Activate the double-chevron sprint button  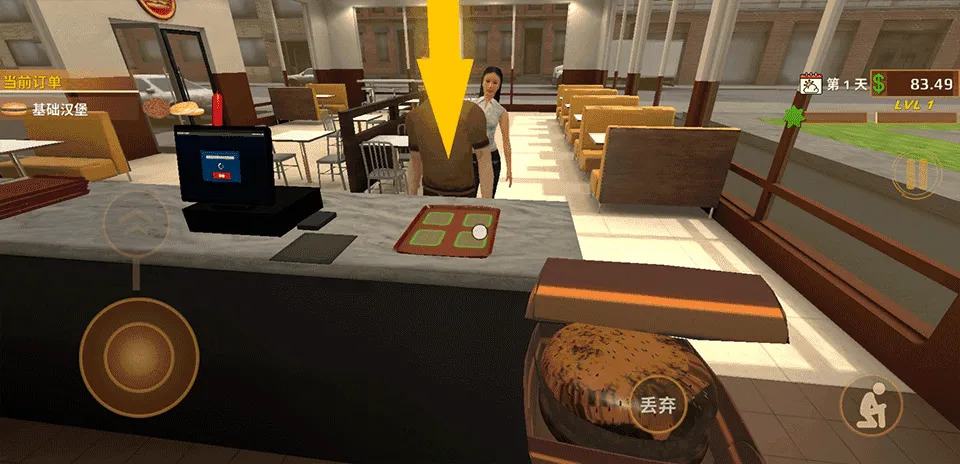pos(136,221)
